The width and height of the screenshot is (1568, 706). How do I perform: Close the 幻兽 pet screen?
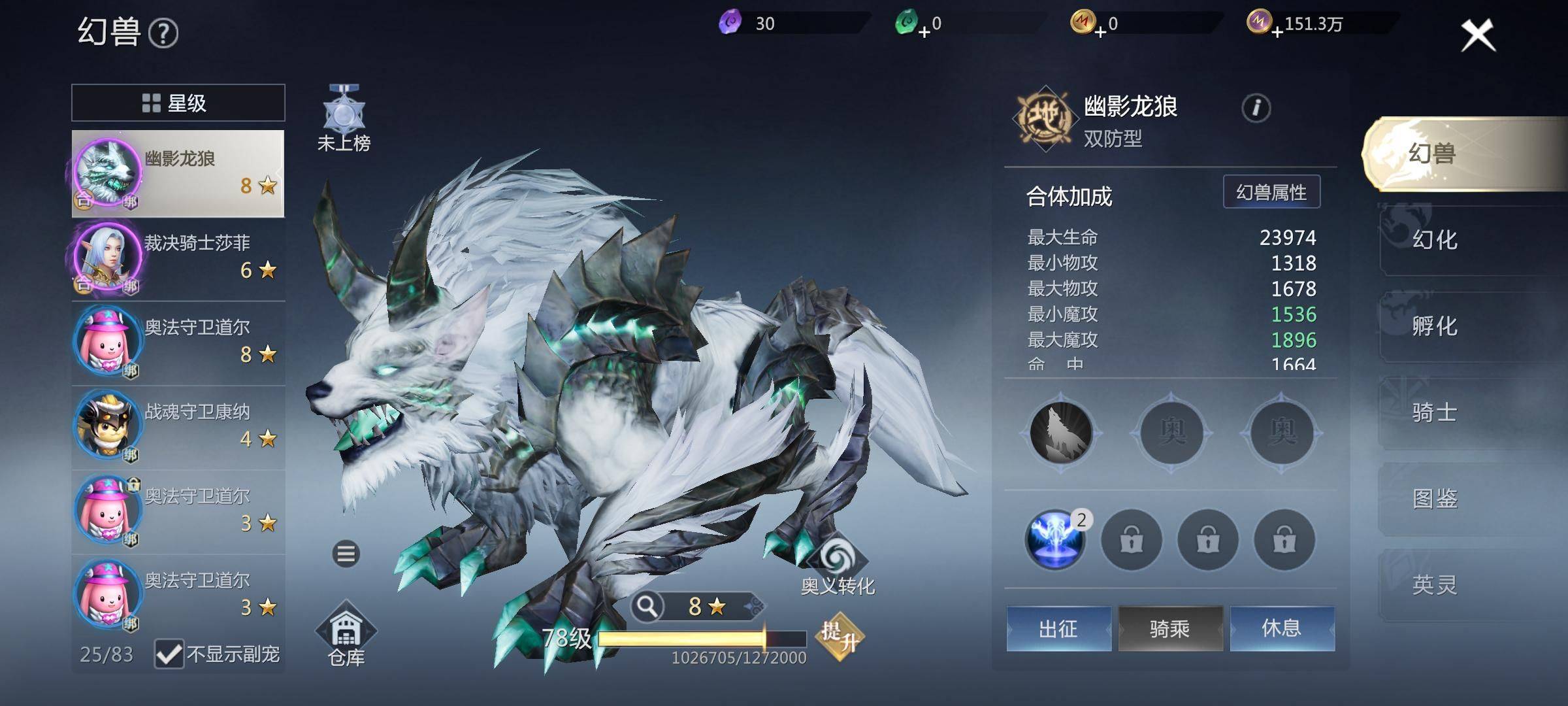(x=1478, y=35)
